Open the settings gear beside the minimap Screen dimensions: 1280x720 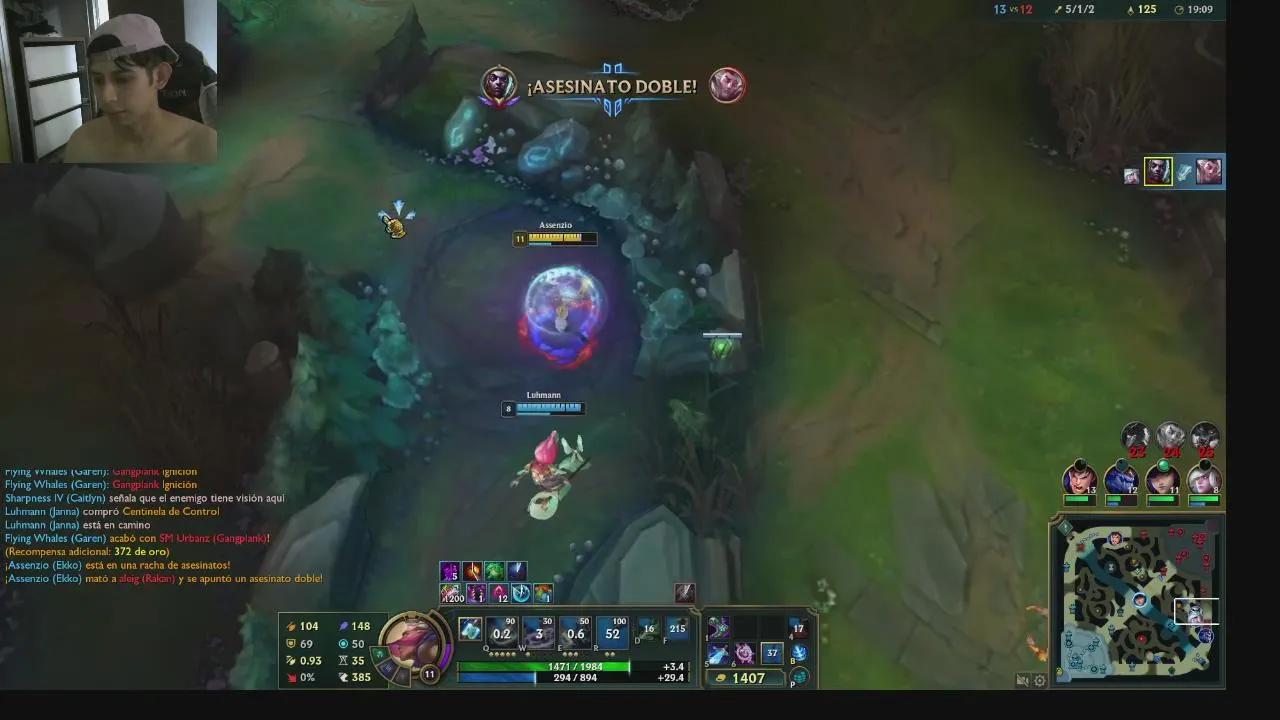(1040, 679)
